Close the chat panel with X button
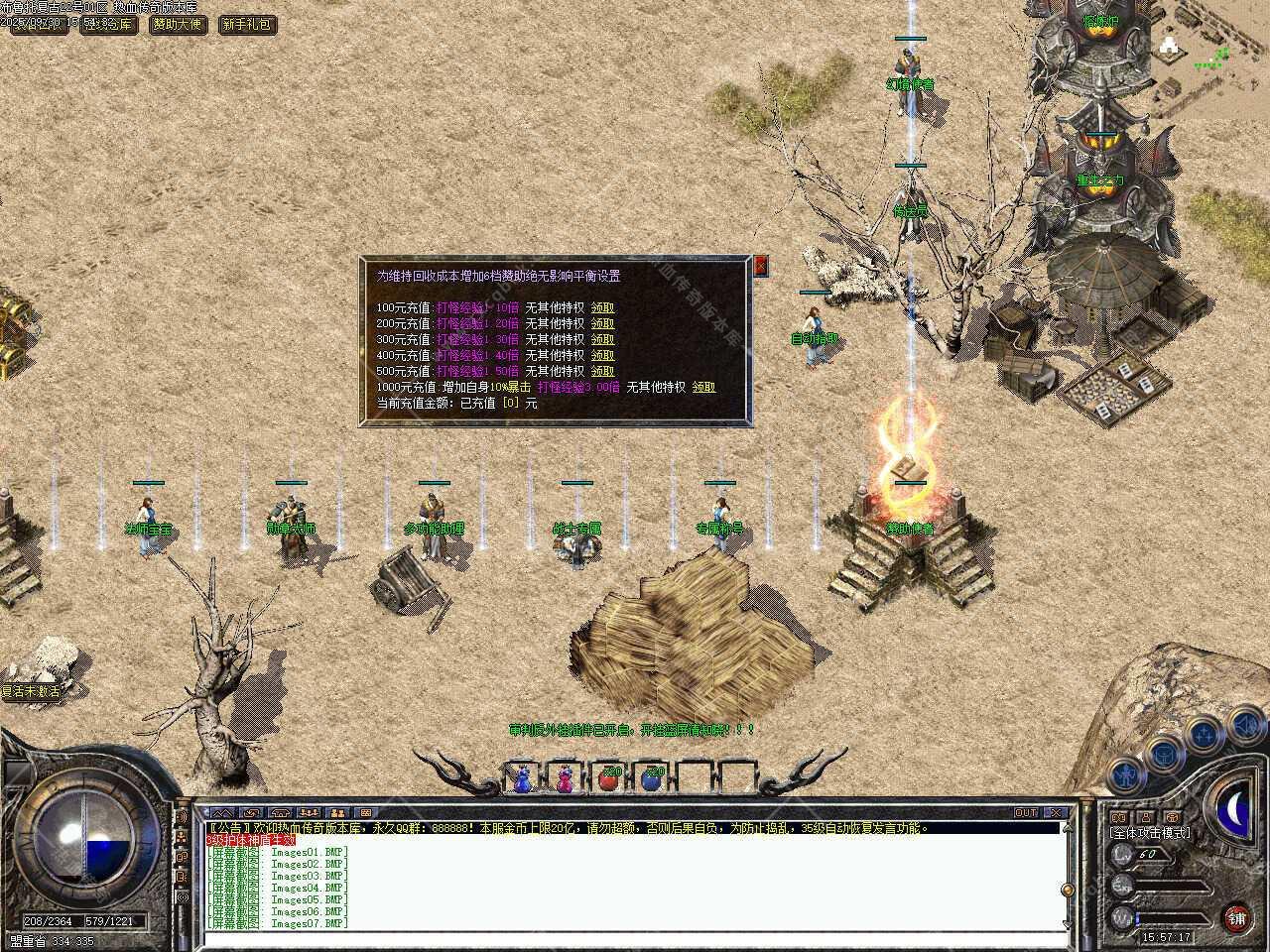This screenshot has height=952, width=1270. 1056,813
